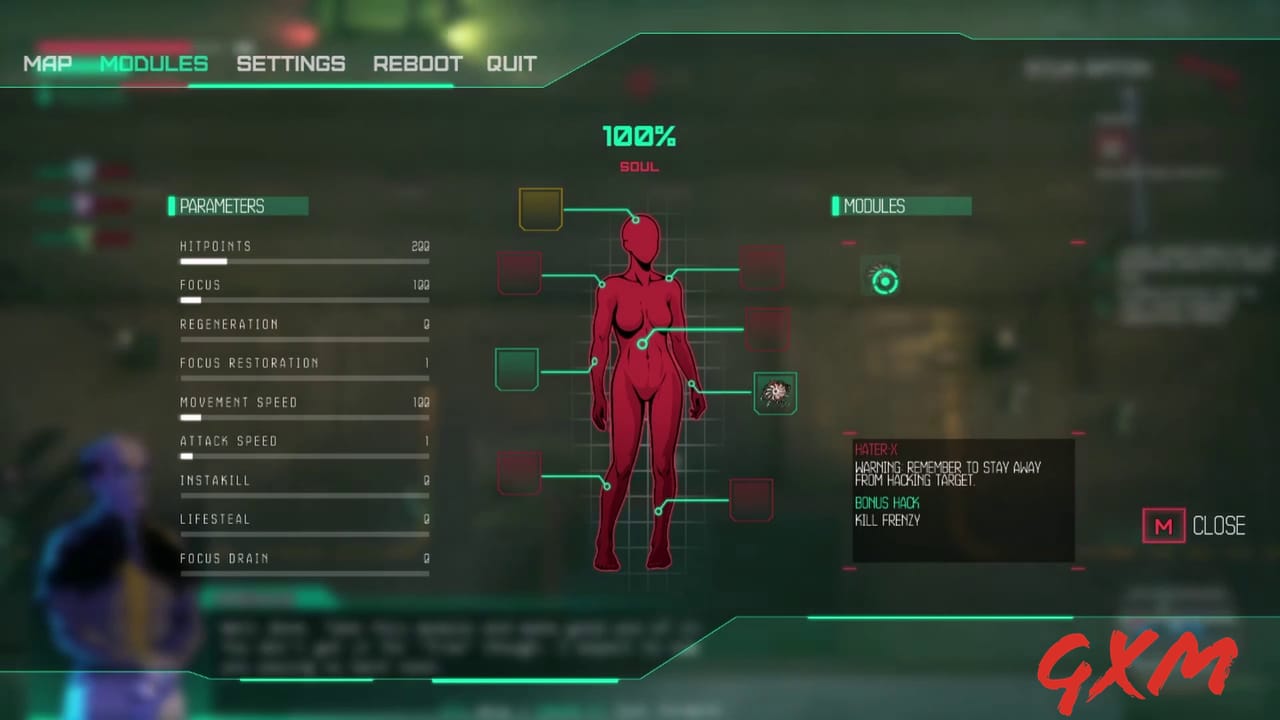Click the yellow head module slot
The height and width of the screenshot is (720, 1280).
coord(540,207)
